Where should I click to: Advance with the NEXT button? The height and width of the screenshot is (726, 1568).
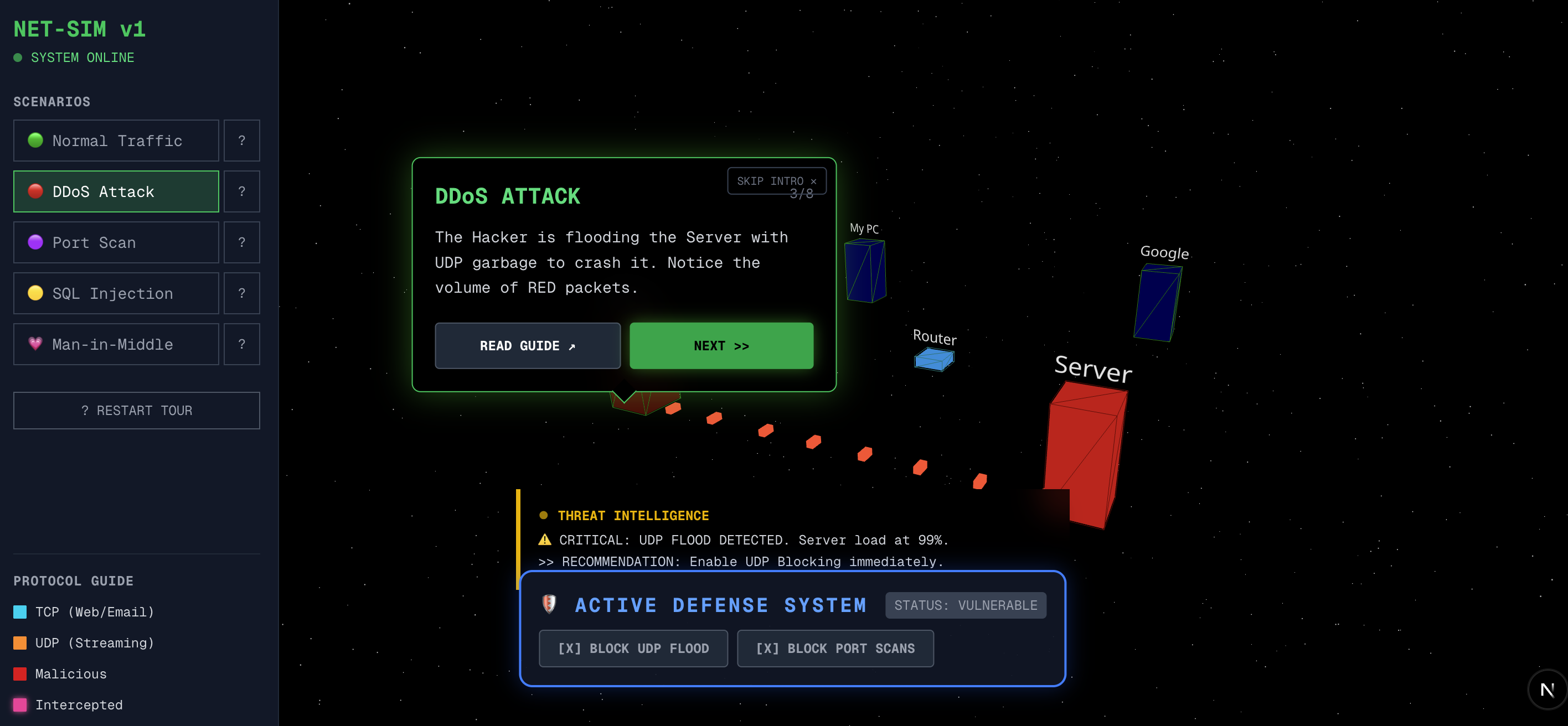pyautogui.click(x=721, y=346)
